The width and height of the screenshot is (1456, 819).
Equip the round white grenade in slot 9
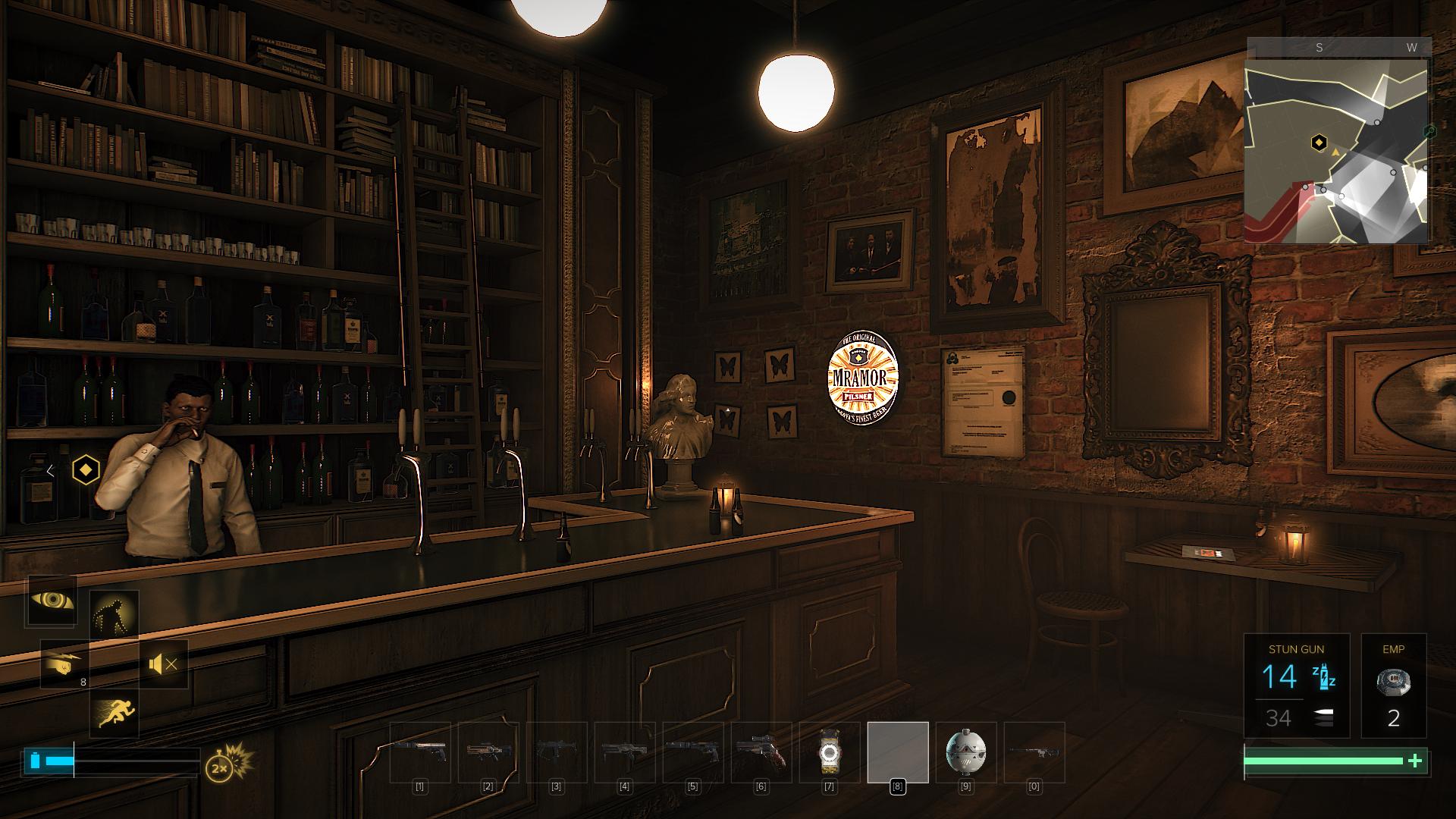click(966, 752)
